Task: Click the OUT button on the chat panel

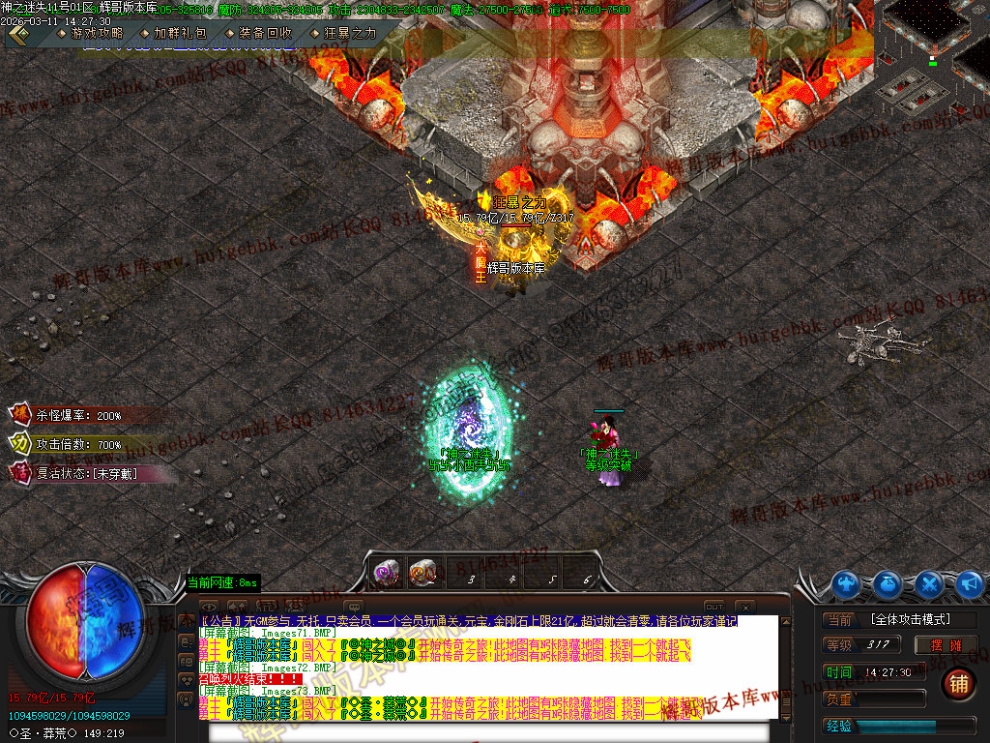Action: pos(714,606)
